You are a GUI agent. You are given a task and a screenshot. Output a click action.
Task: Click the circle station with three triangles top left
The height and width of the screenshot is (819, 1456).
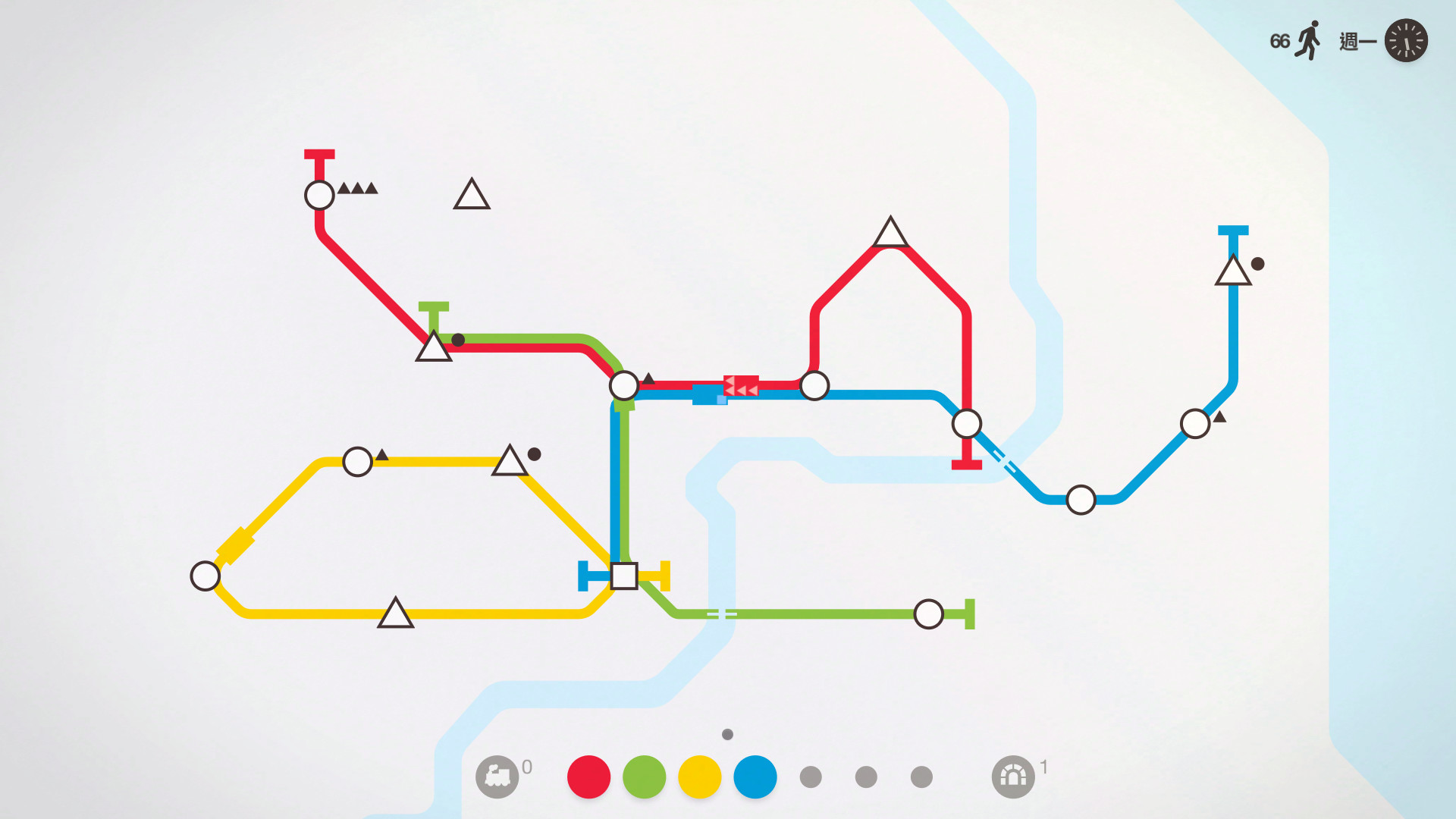[x=318, y=195]
